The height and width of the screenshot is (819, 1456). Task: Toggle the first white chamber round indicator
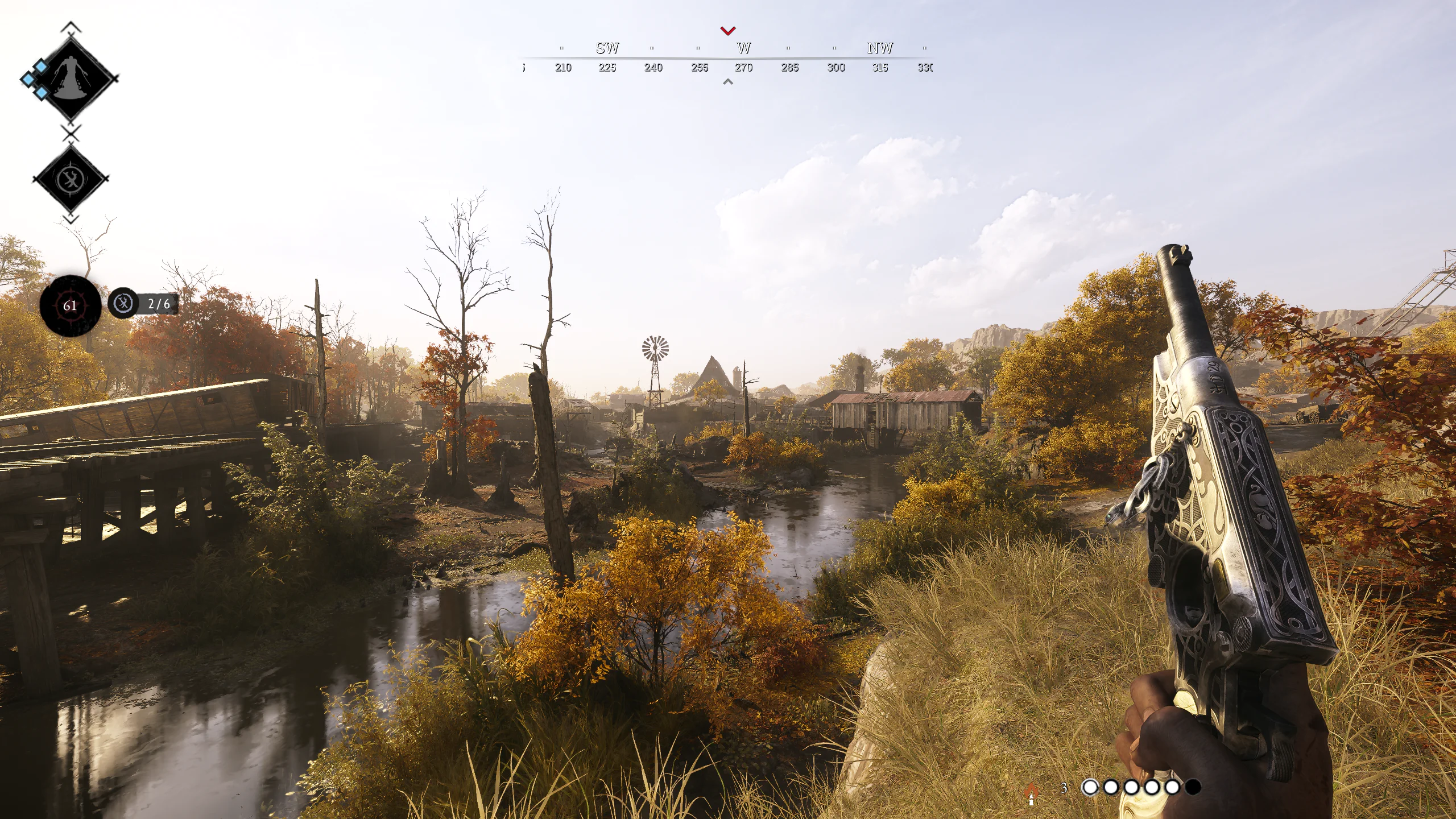click(1090, 787)
